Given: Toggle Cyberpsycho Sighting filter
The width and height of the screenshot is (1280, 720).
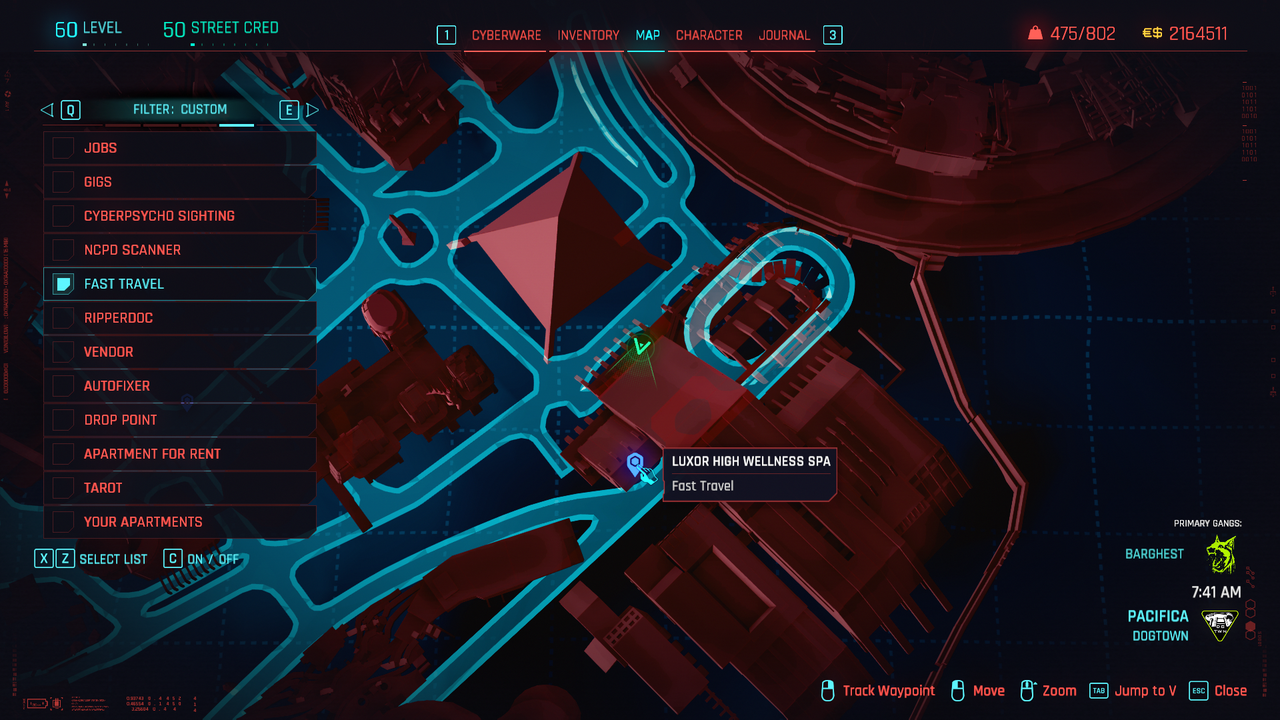Looking at the screenshot, I should click(64, 216).
